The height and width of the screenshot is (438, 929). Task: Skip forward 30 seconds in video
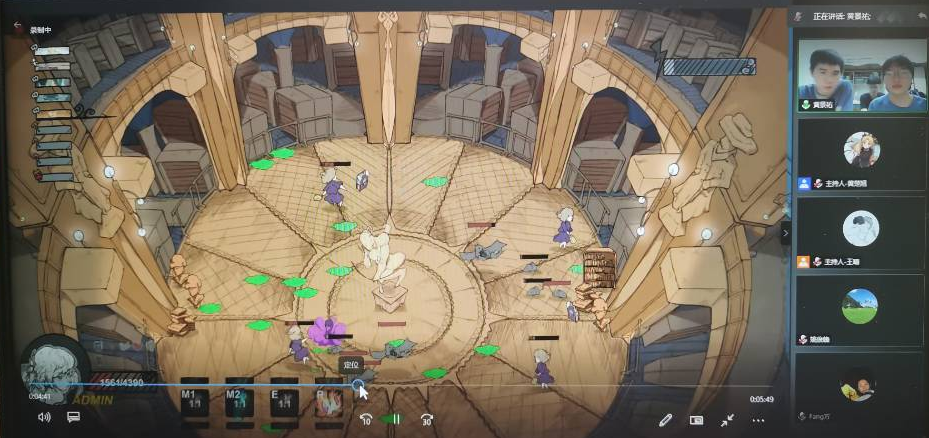coord(427,419)
